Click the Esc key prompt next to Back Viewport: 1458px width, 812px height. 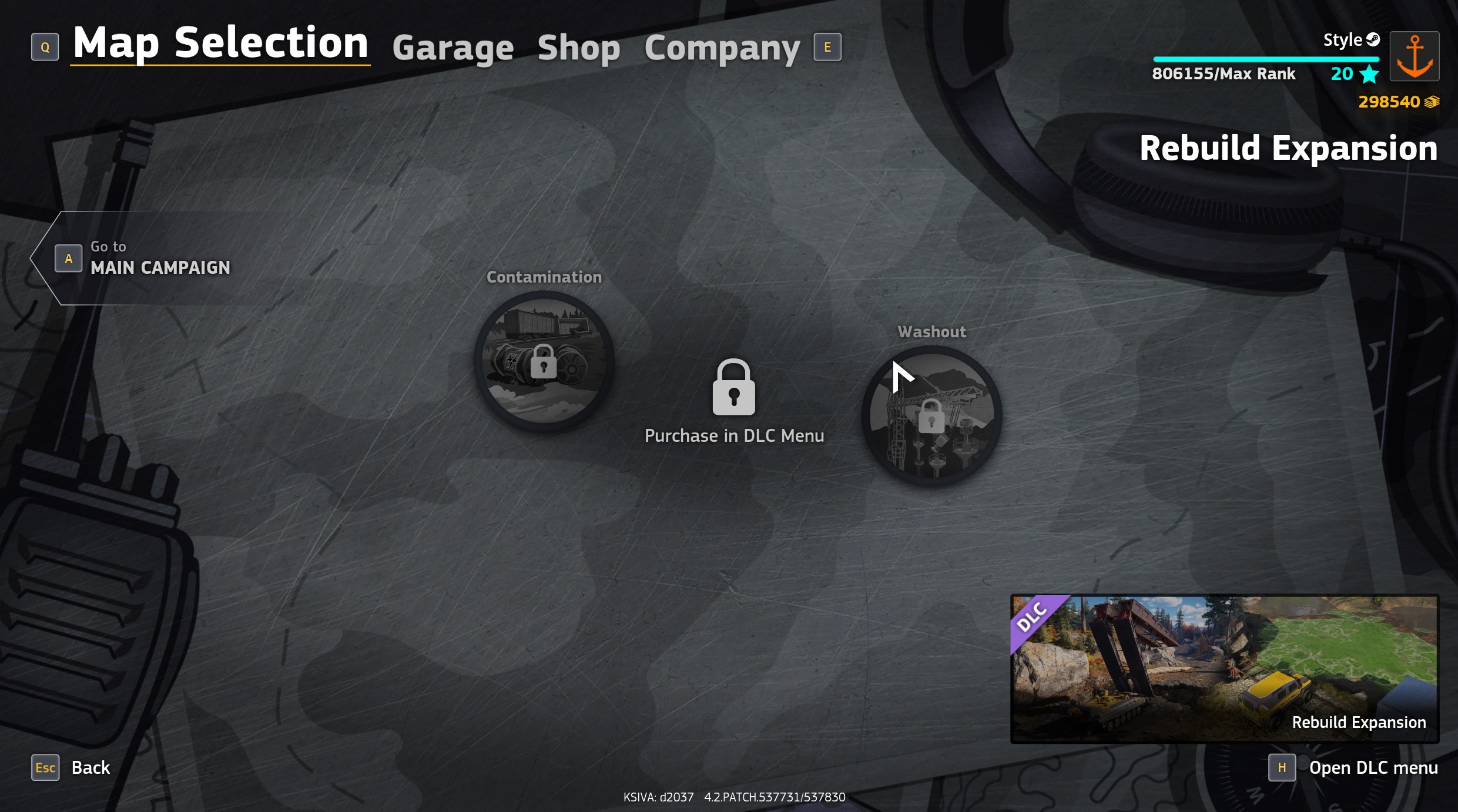(45, 767)
